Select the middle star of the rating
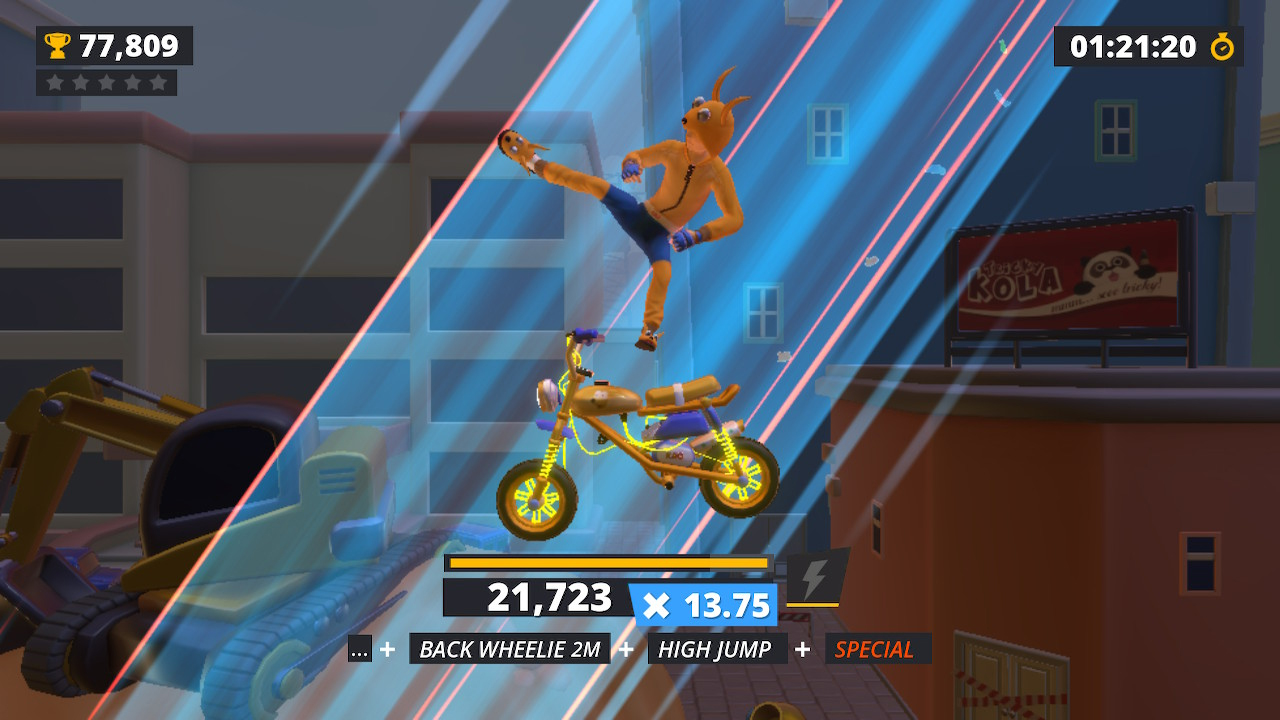The height and width of the screenshot is (720, 1280). click(x=106, y=82)
